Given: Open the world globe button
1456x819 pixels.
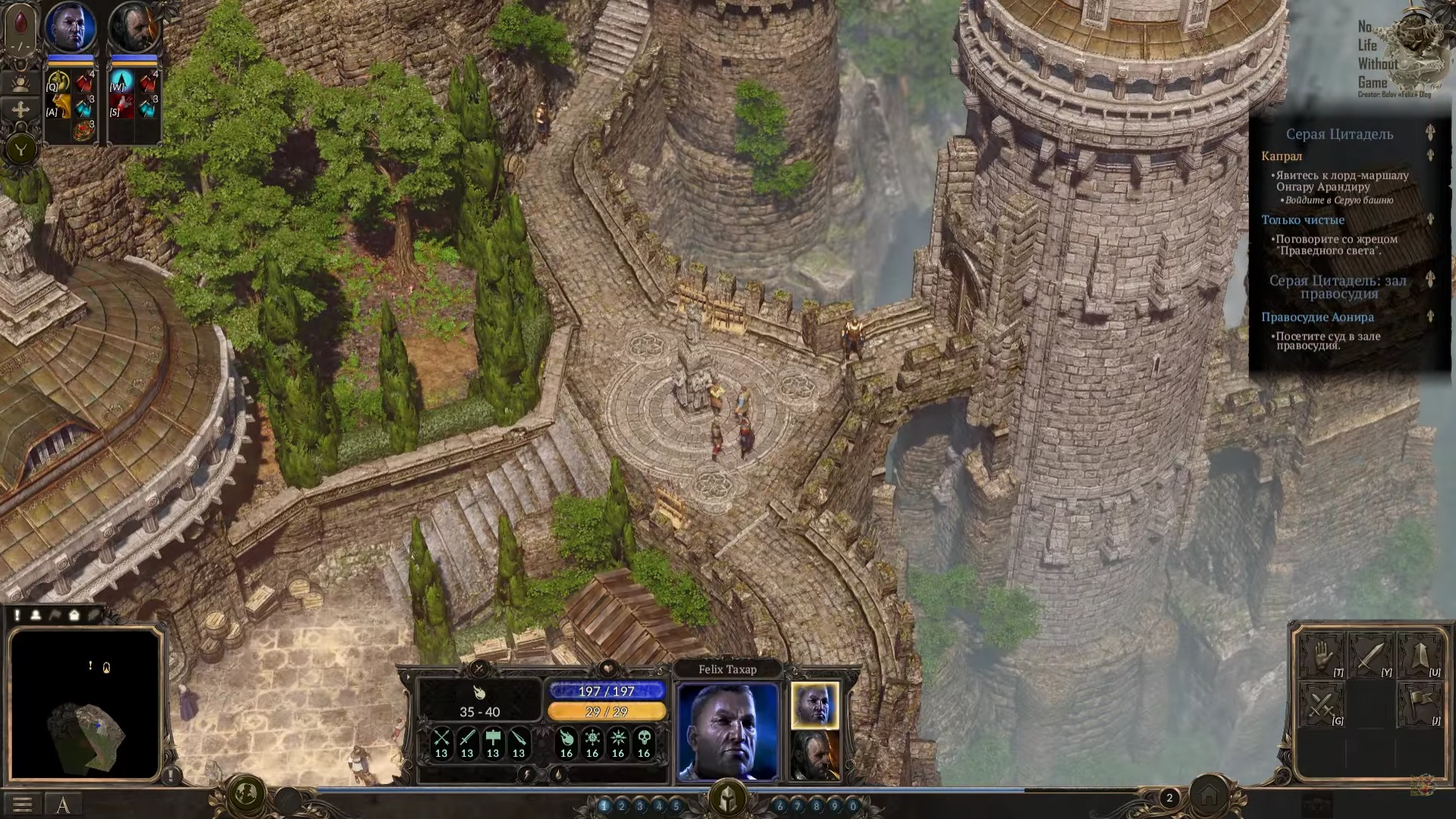Looking at the screenshot, I should [x=246, y=794].
